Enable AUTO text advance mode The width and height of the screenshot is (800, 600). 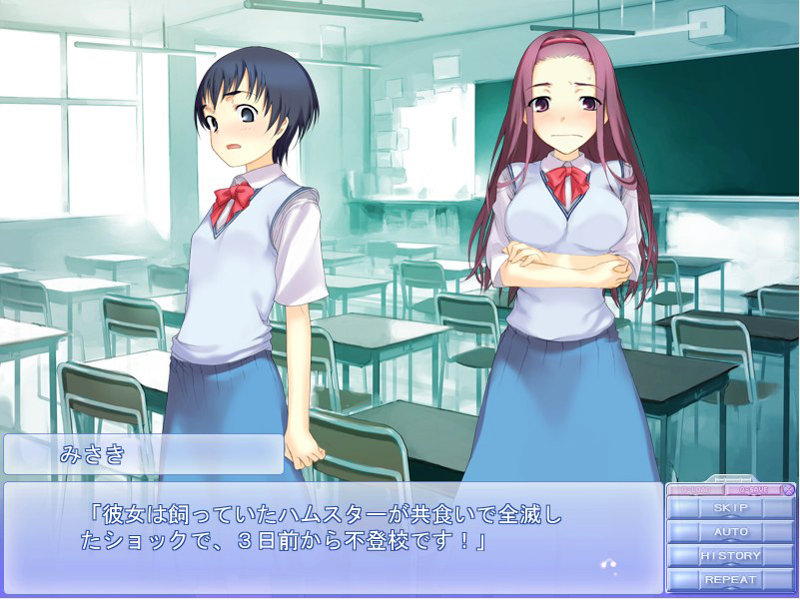730,532
